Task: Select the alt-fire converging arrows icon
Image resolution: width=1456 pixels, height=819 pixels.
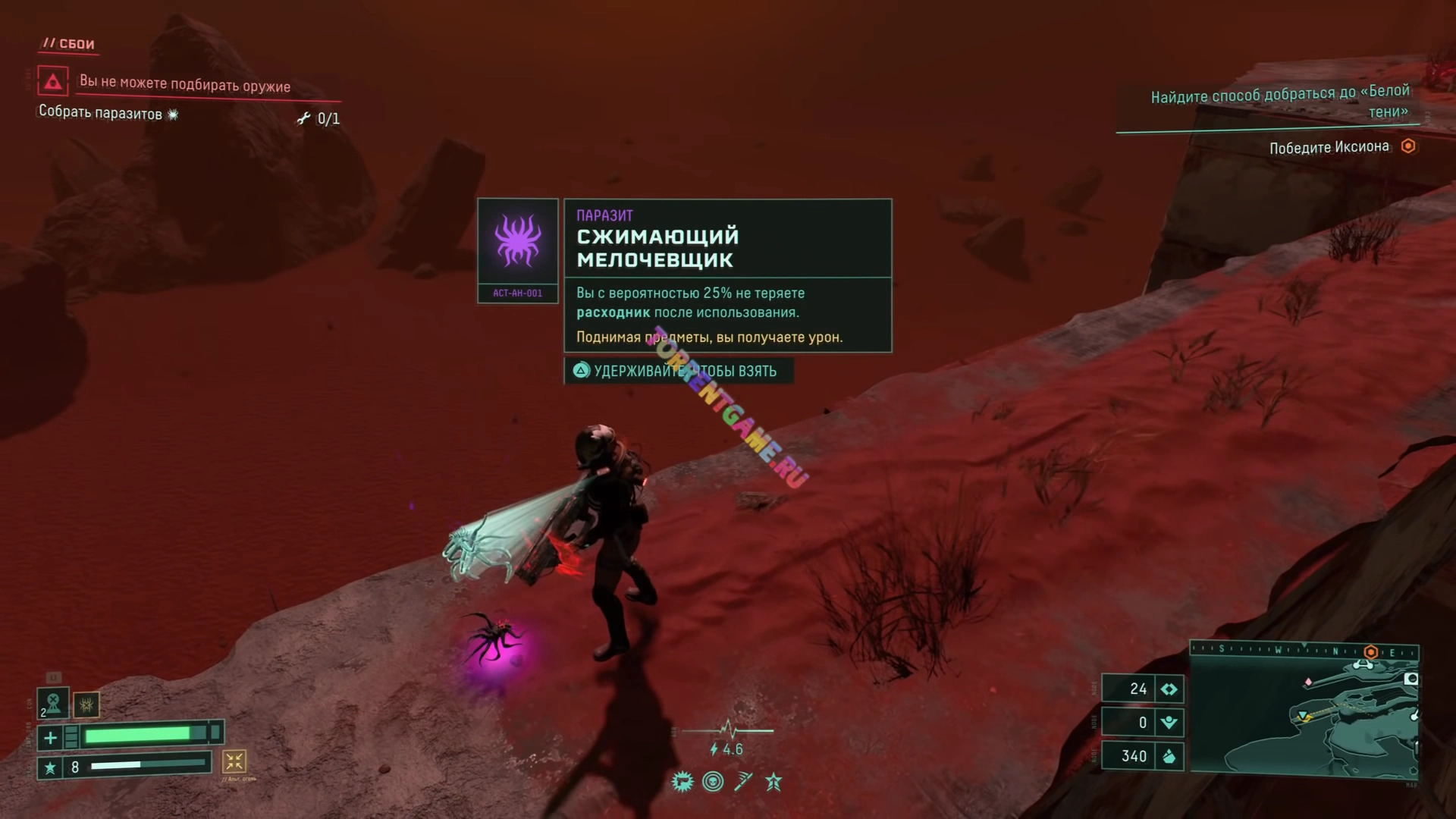Action: tap(234, 761)
